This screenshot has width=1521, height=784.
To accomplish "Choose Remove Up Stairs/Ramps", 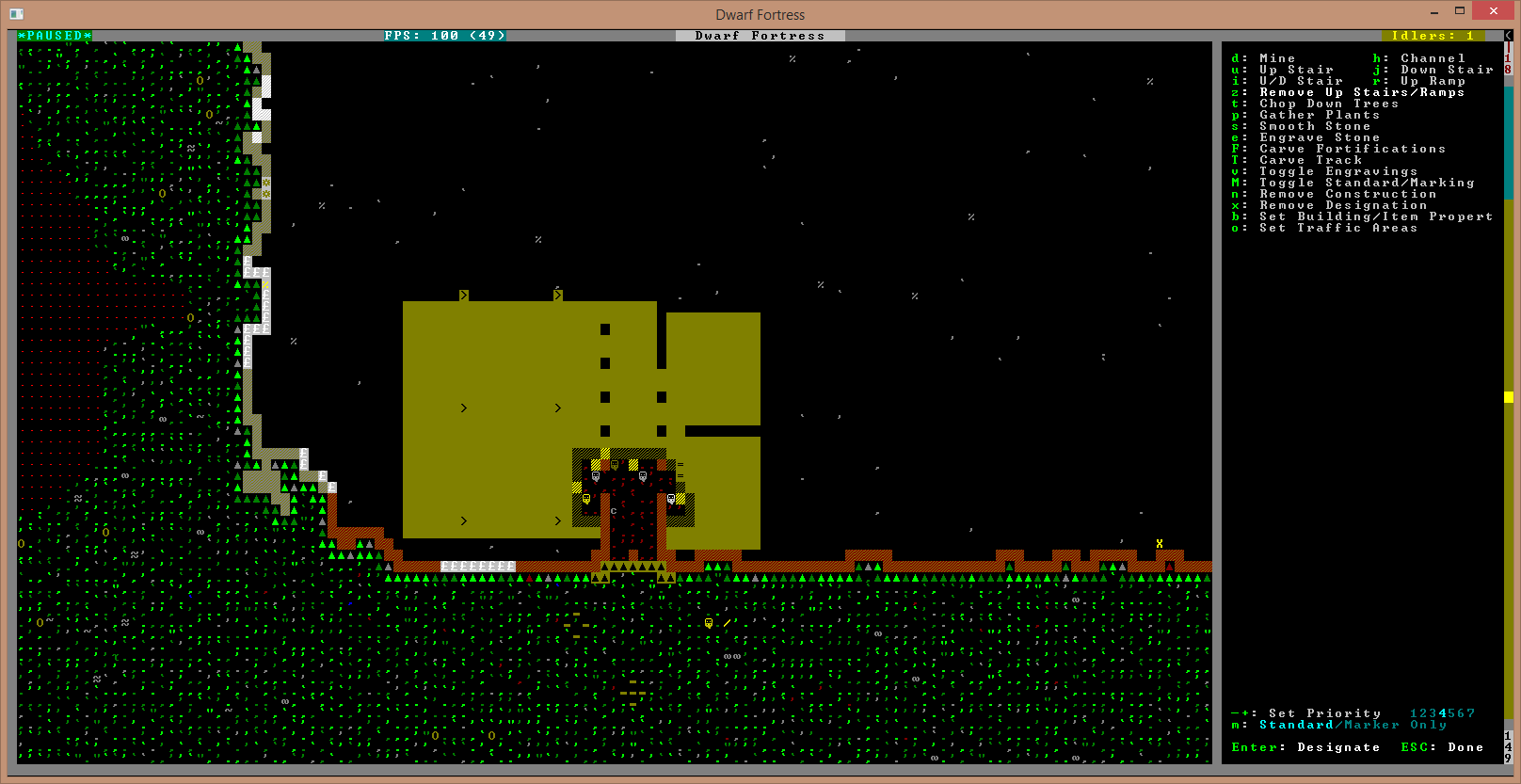I will tap(1361, 92).
